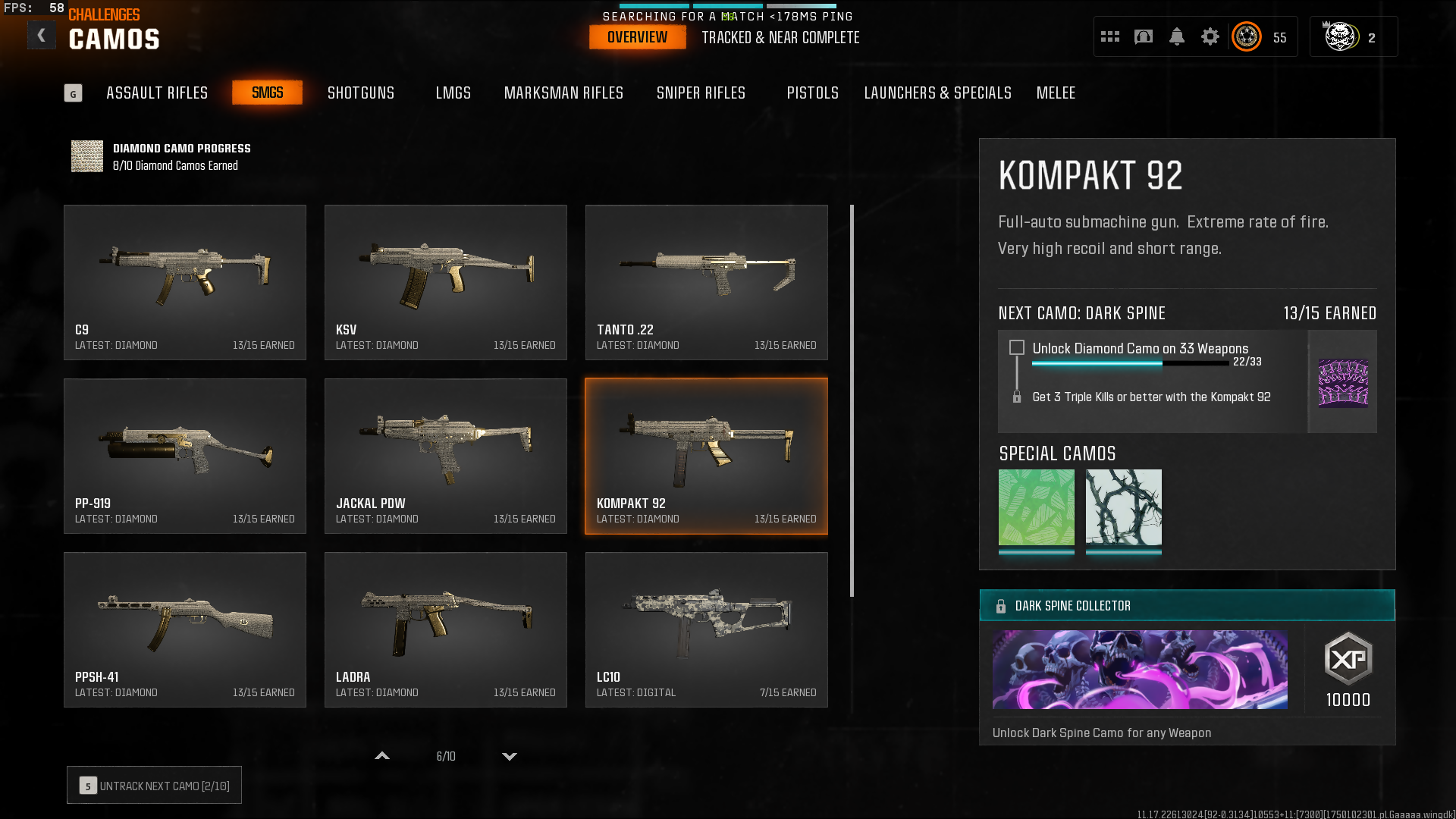
Task: Switch to Tracked & Near Complete tab
Action: (x=780, y=37)
